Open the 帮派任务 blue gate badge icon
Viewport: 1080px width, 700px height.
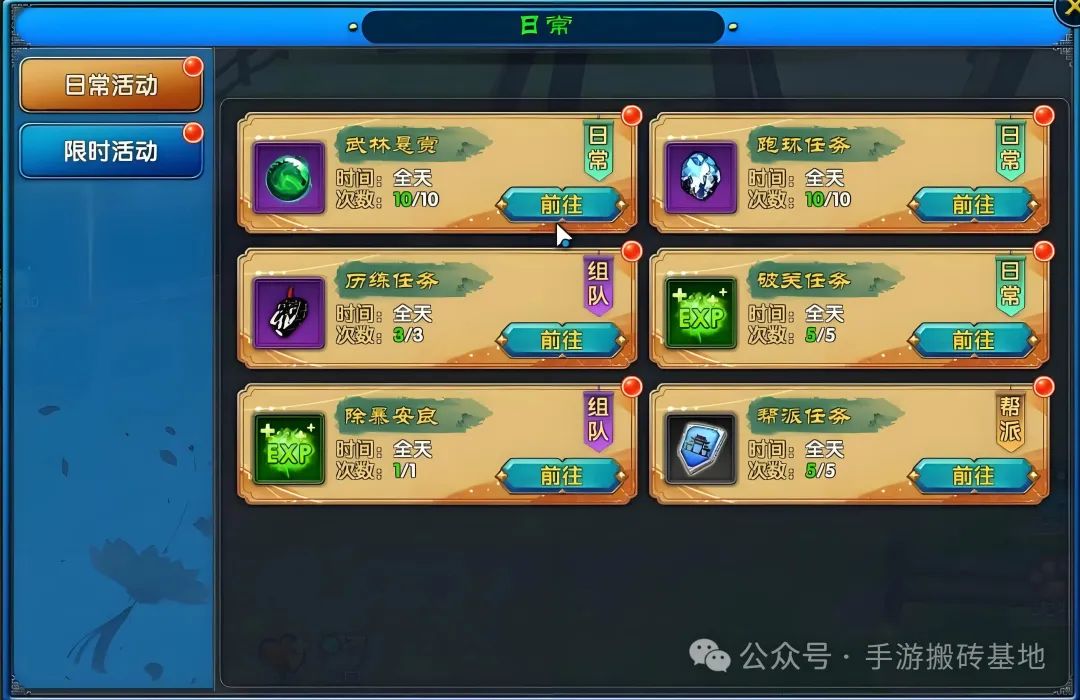pos(701,449)
